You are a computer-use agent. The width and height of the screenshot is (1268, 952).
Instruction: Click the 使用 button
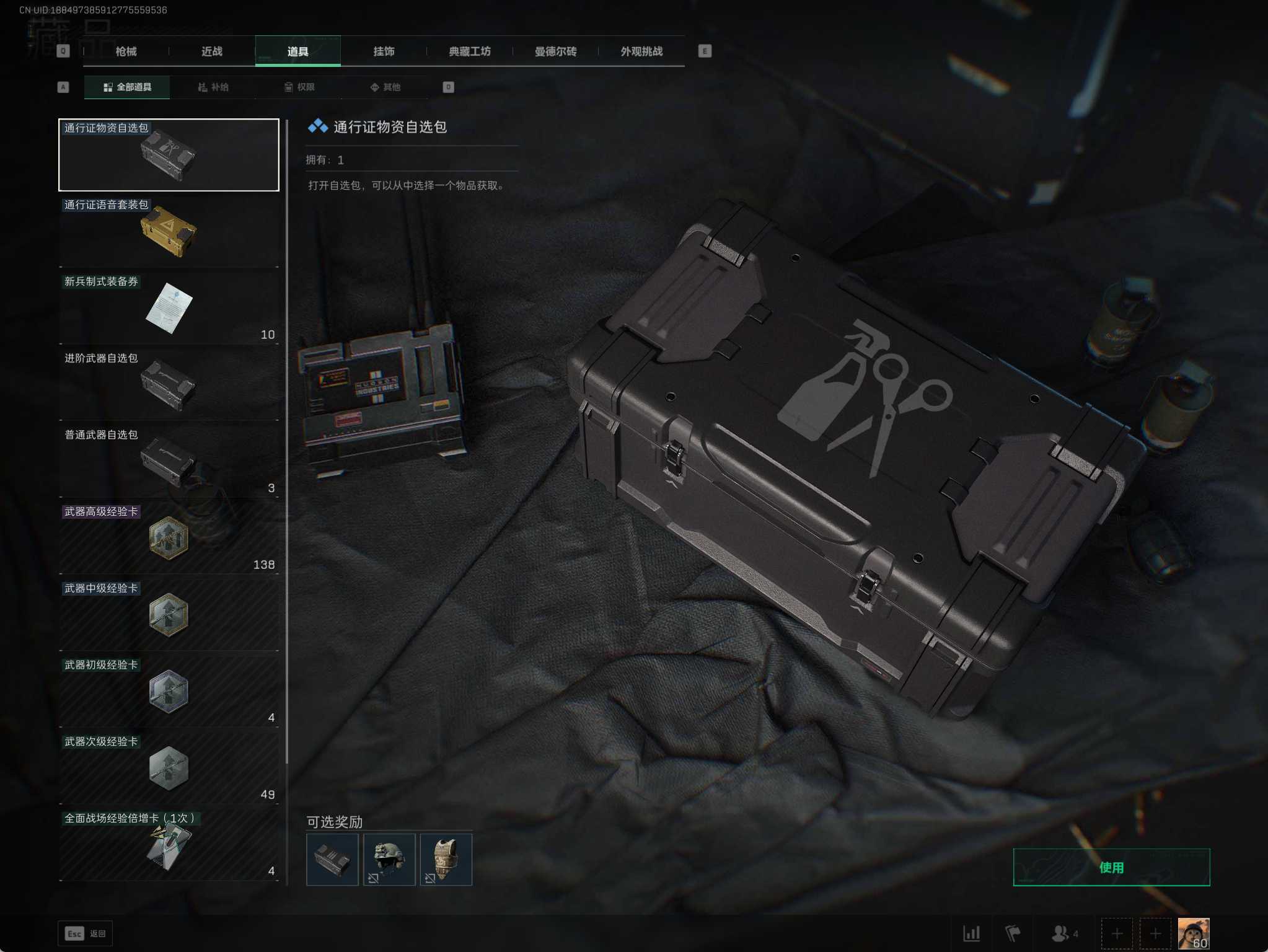point(1111,867)
